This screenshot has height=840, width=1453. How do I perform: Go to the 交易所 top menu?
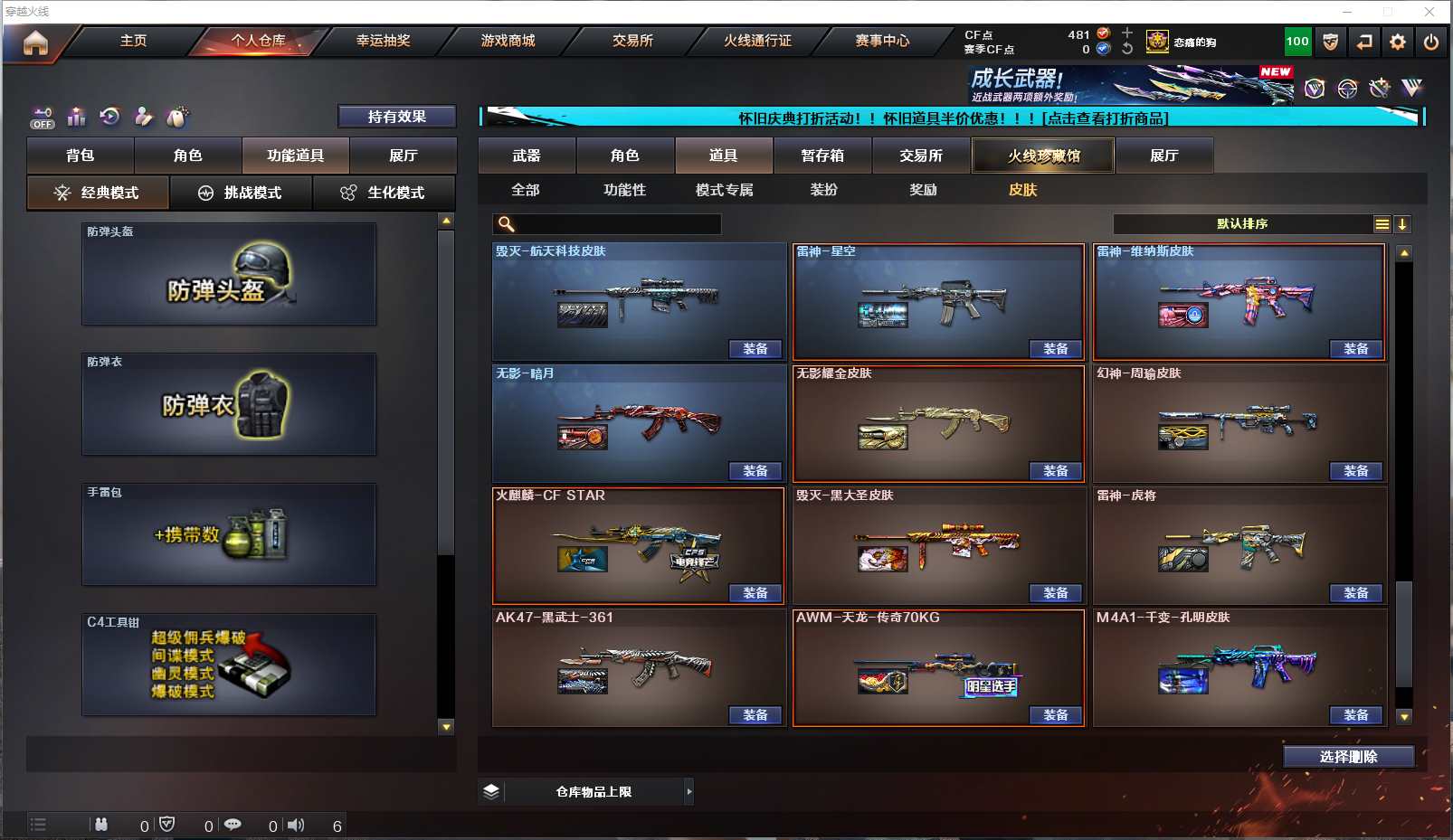tap(632, 41)
